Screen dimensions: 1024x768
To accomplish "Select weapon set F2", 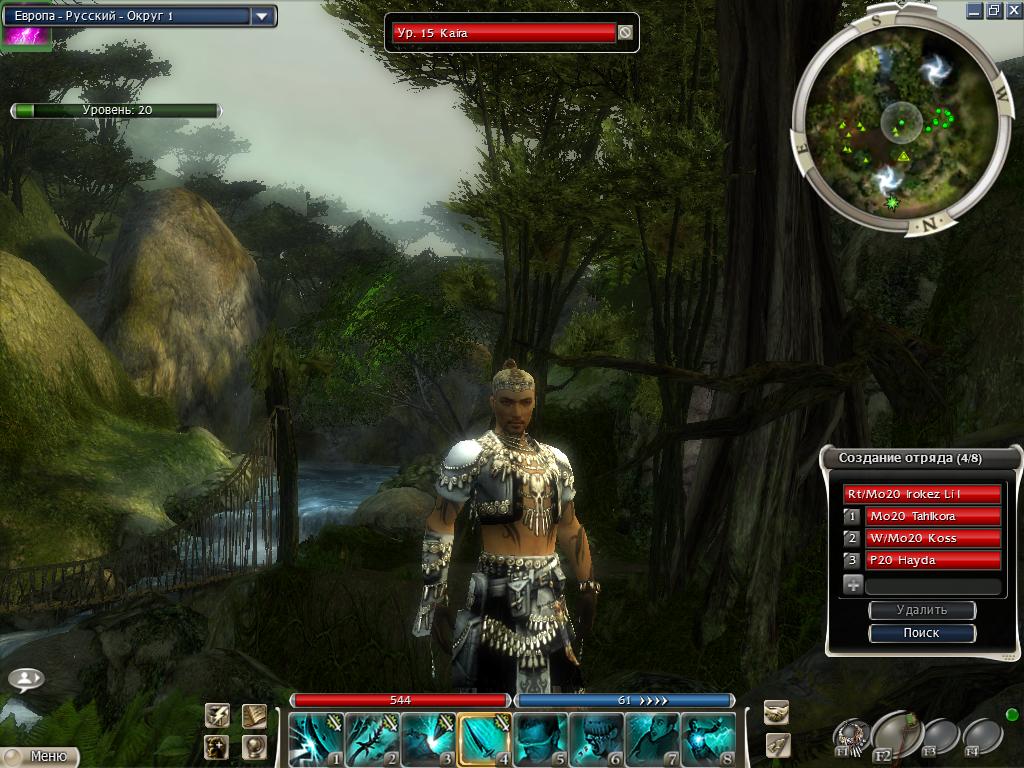I will click(x=897, y=735).
